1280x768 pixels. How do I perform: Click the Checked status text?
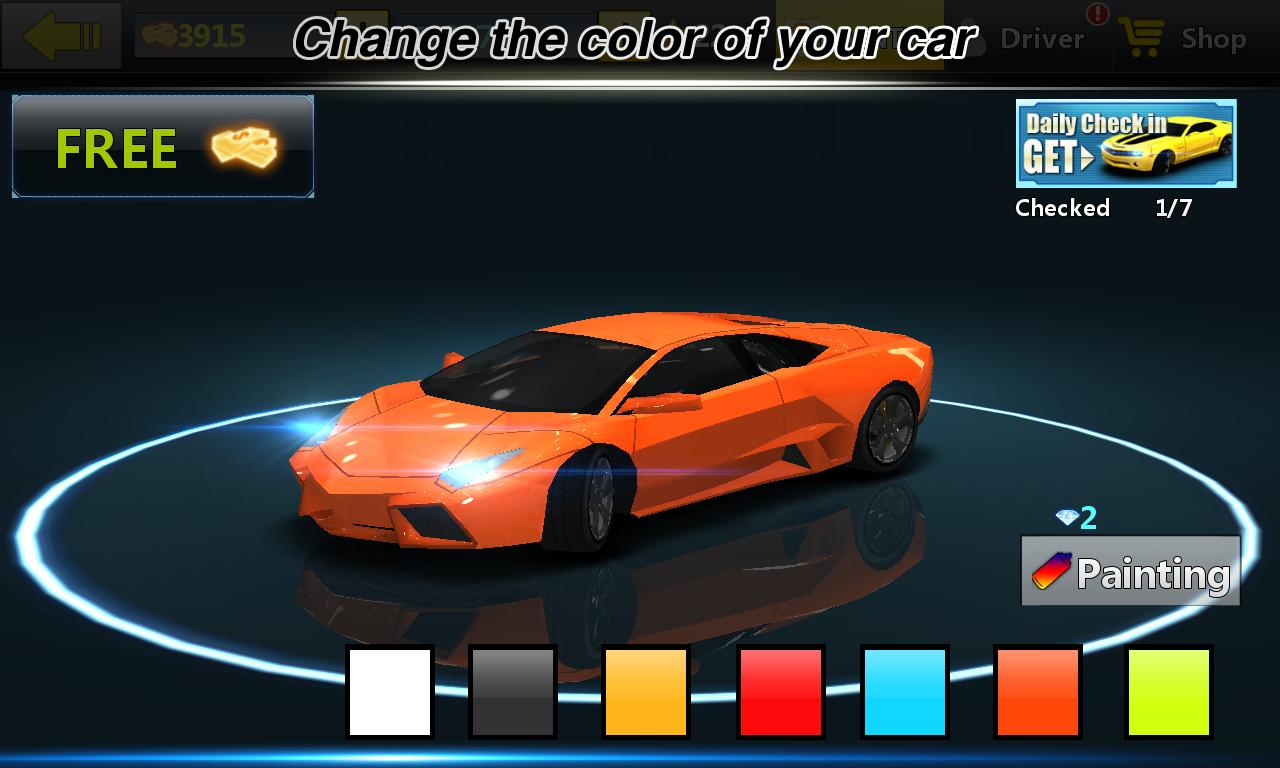1062,208
